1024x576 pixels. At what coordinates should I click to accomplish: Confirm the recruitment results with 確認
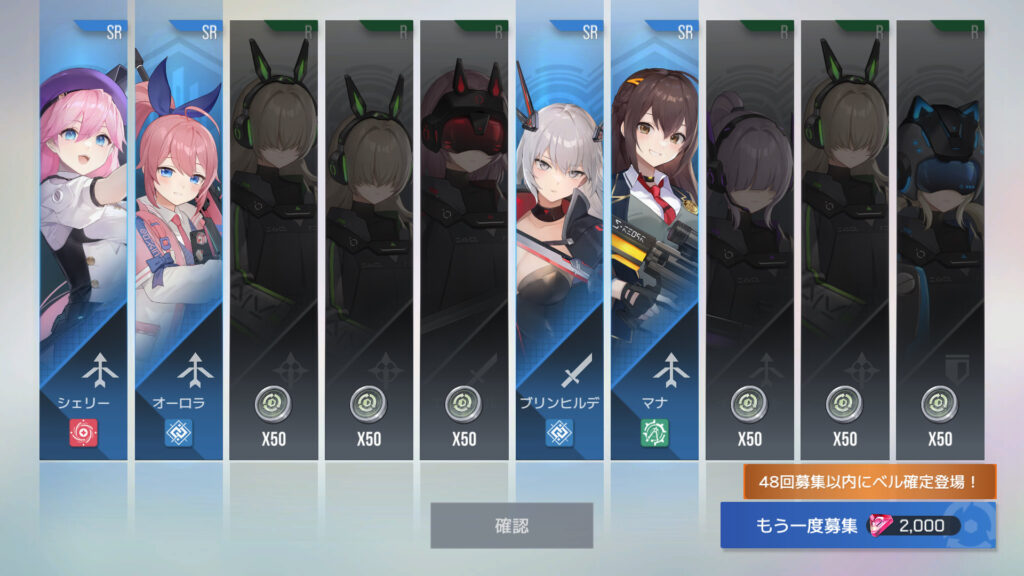[511, 525]
